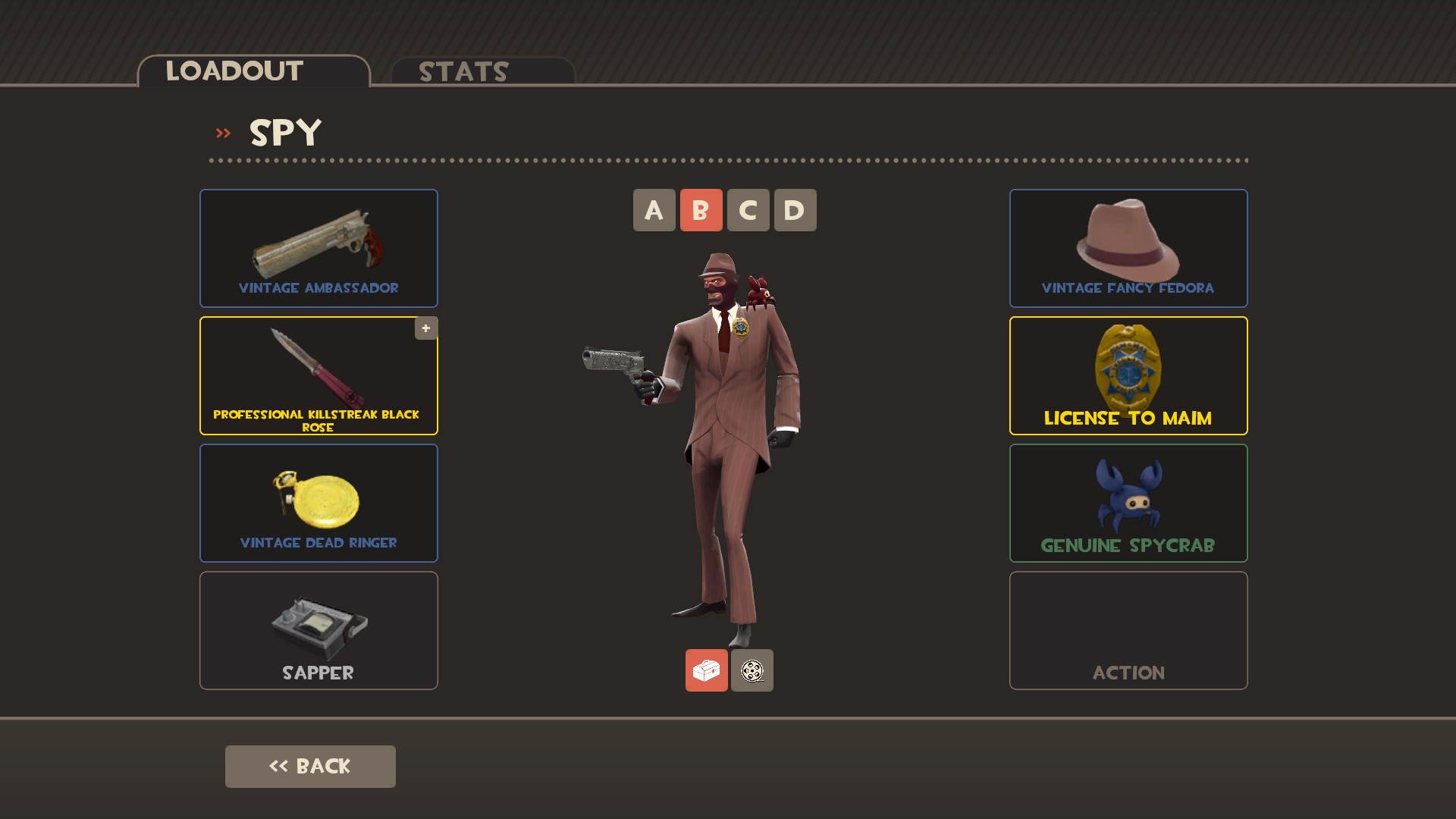1456x819 pixels.
Task: Select loadout preset A
Action: pyautogui.click(x=654, y=210)
